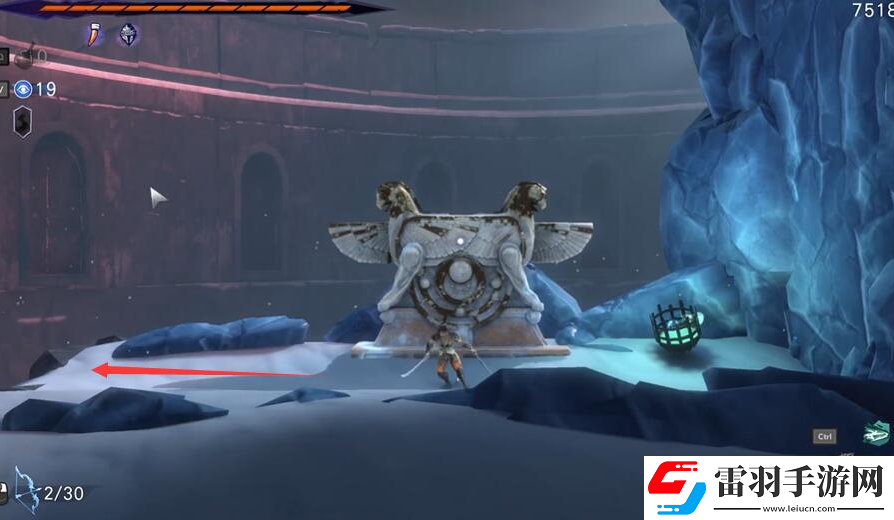Select the dark hexagonal crystal icon

point(23,121)
